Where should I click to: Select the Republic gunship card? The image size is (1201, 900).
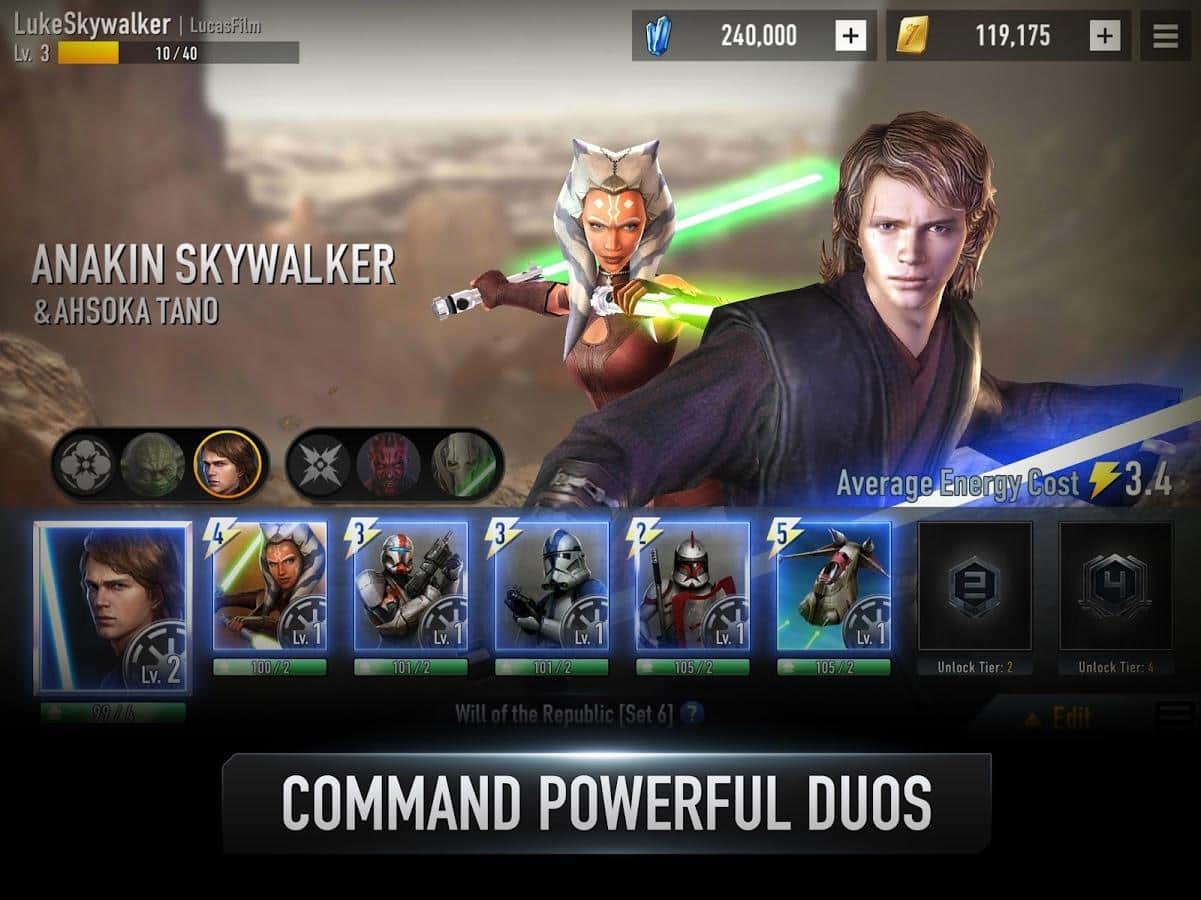(834, 586)
